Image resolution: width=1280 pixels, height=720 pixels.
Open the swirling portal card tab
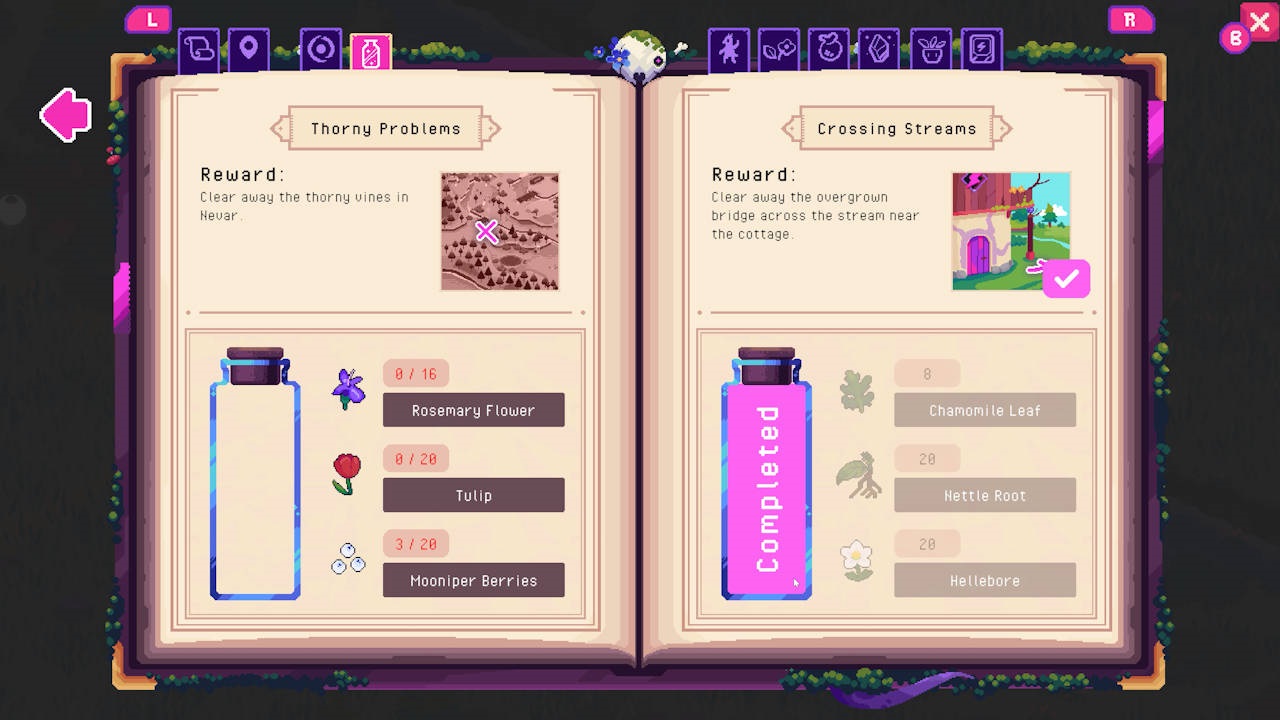coord(320,49)
